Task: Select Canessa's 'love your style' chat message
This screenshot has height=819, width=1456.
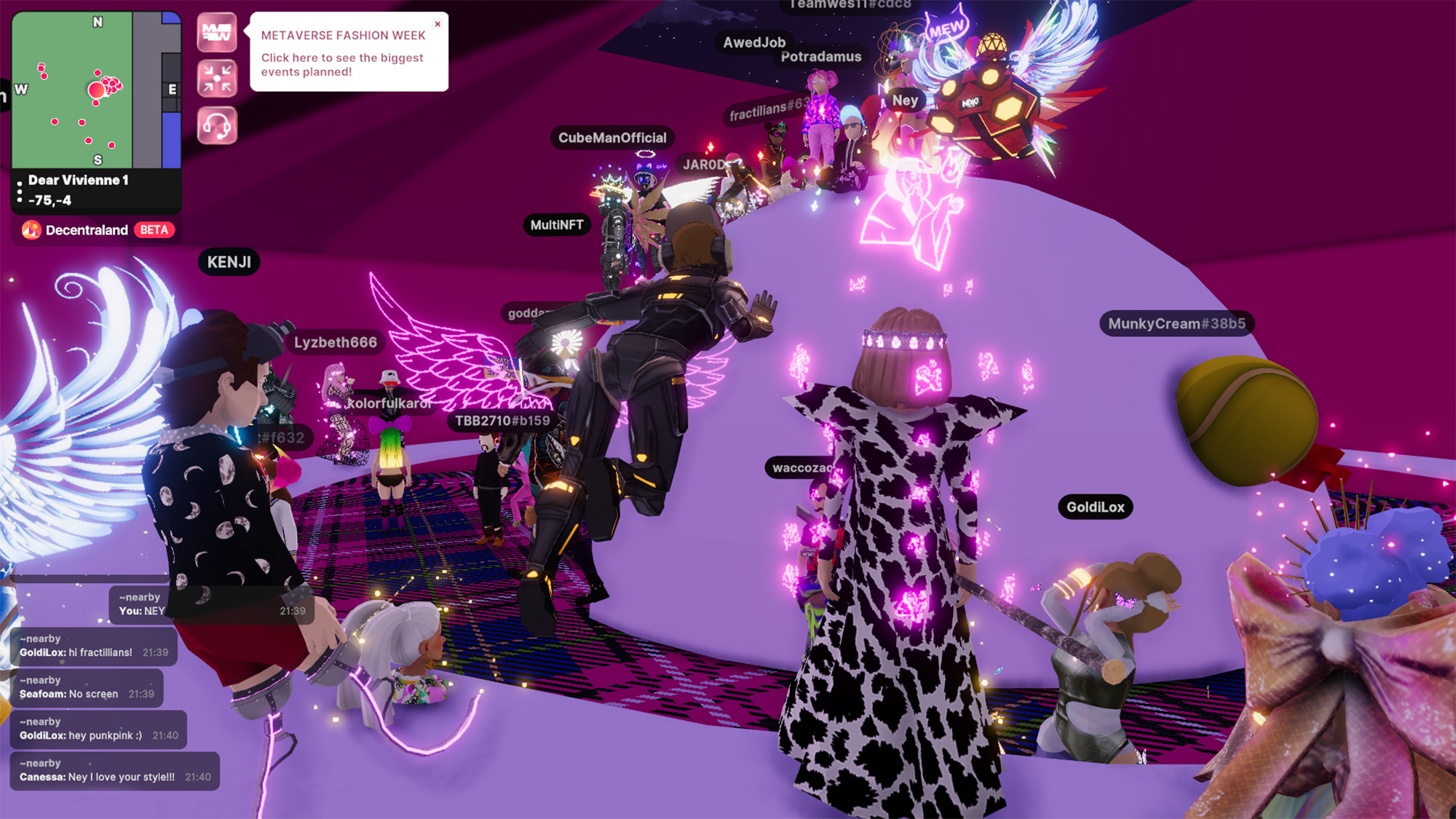Action: point(114,771)
